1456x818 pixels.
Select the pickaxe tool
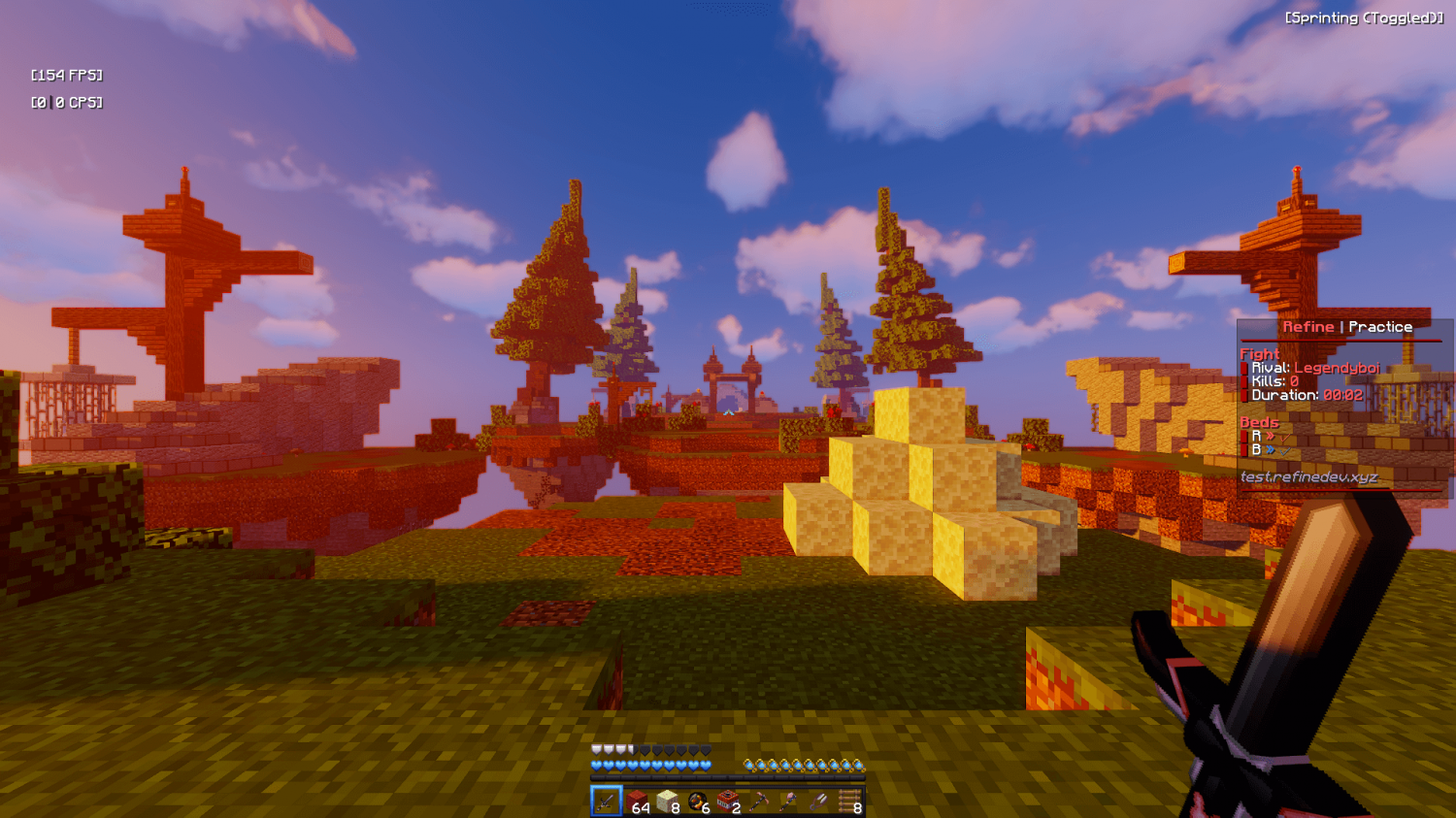pyautogui.click(x=758, y=803)
